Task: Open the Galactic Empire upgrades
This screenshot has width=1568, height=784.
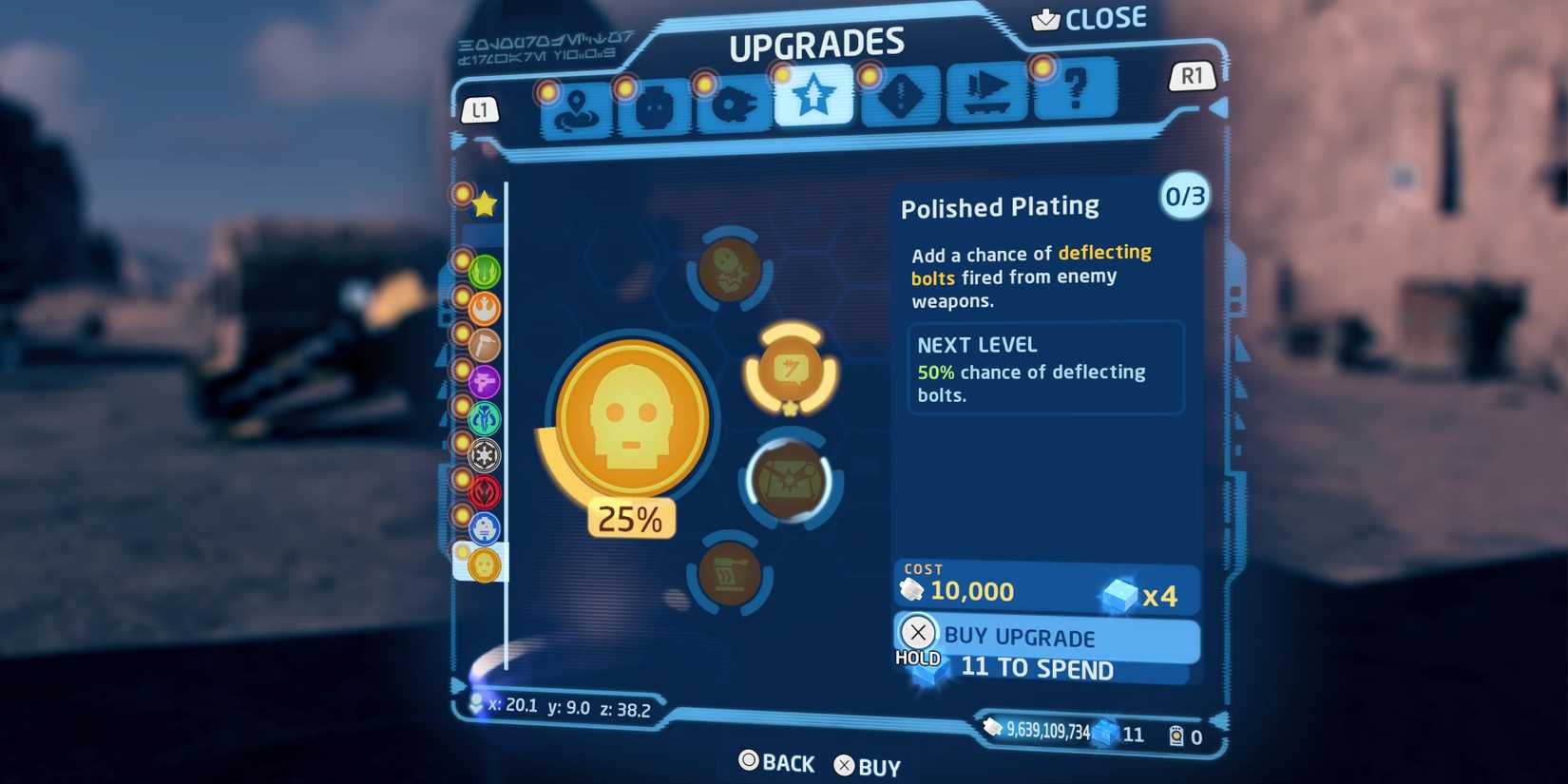Action: [x=483, y=455]
